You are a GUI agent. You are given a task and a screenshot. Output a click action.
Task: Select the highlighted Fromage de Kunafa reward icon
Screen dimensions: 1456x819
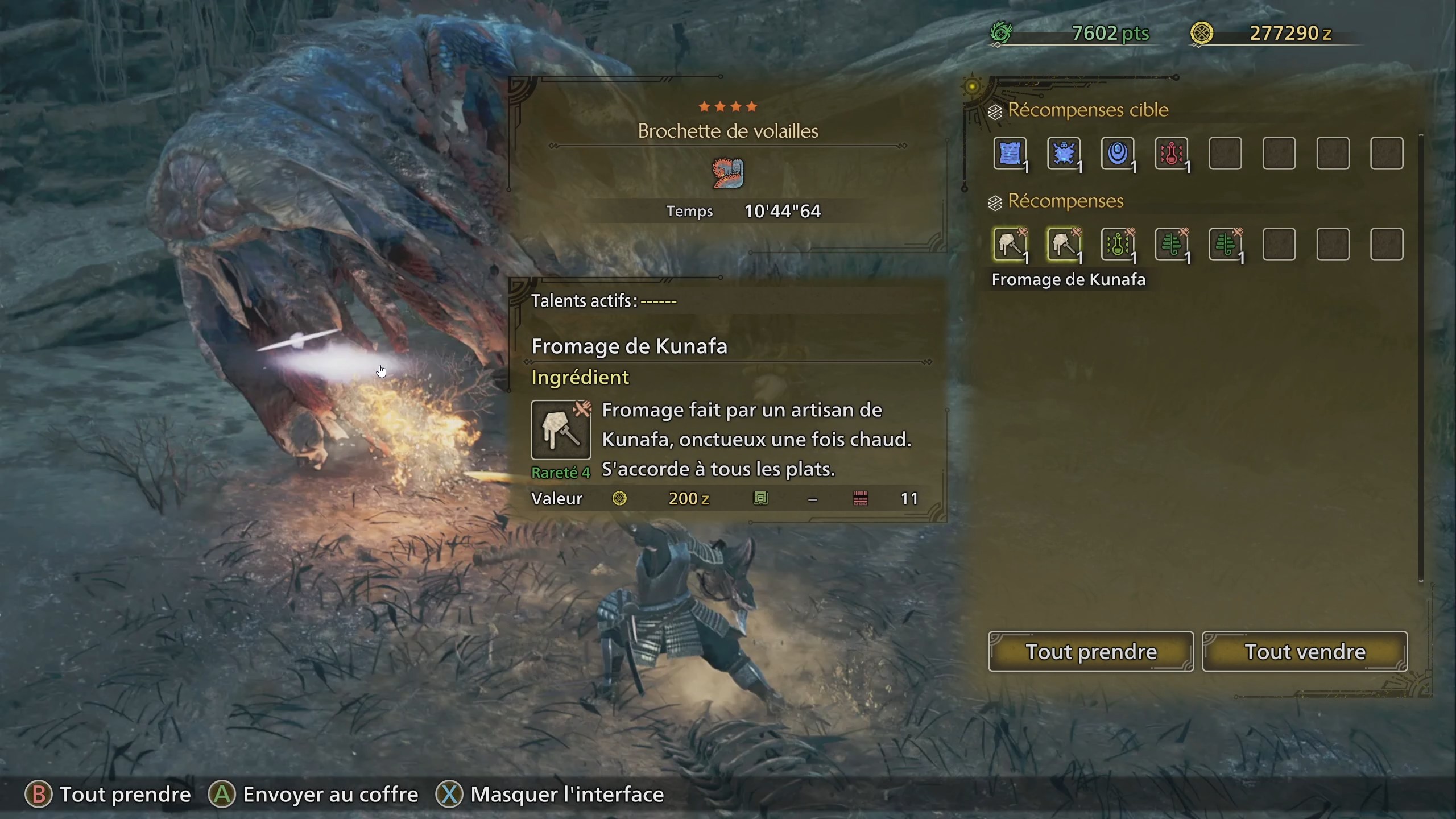(x=1010, y=245)
